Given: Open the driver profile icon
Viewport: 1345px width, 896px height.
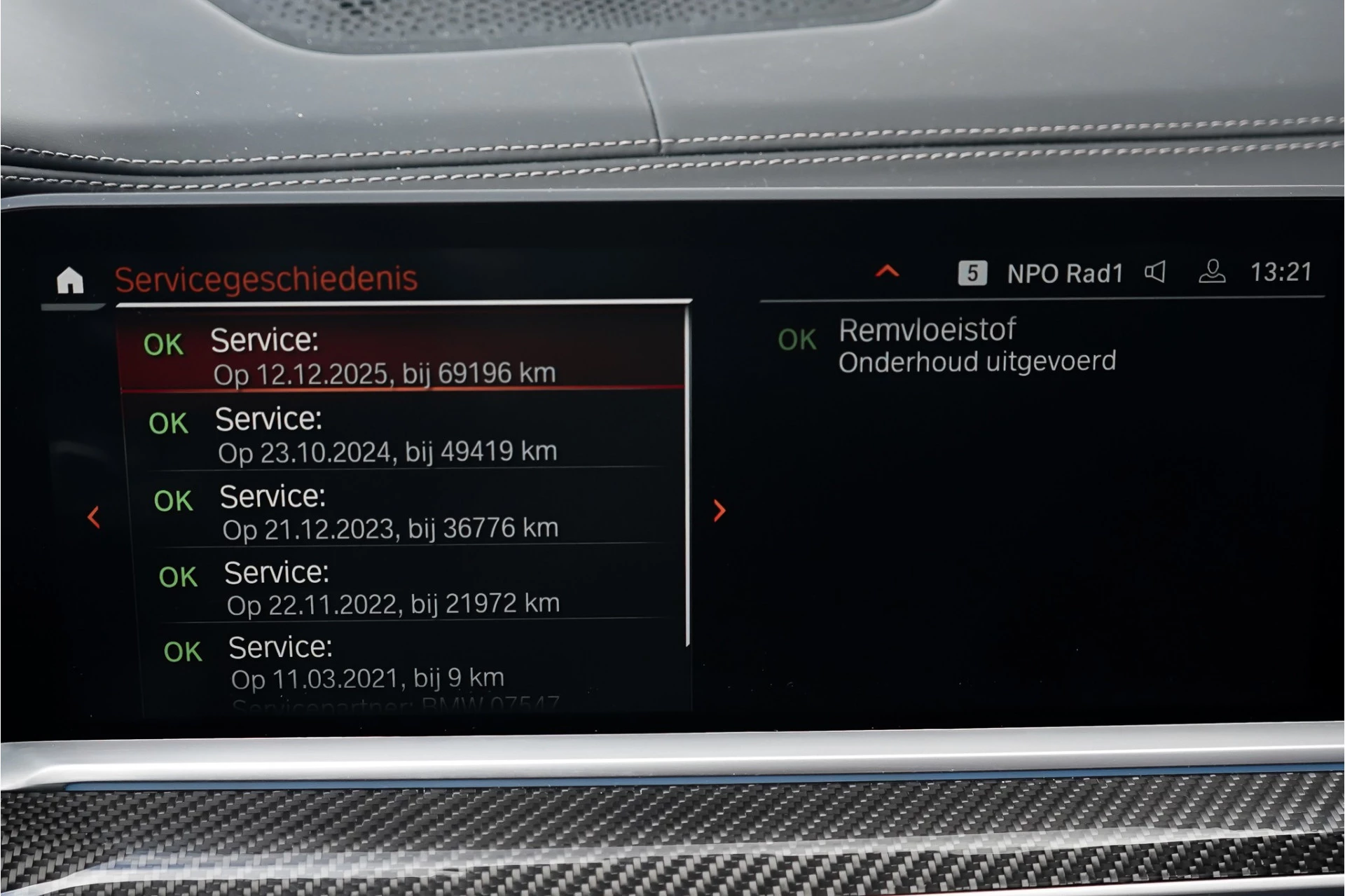Looking at the screenshot, I should [1211, 273].
